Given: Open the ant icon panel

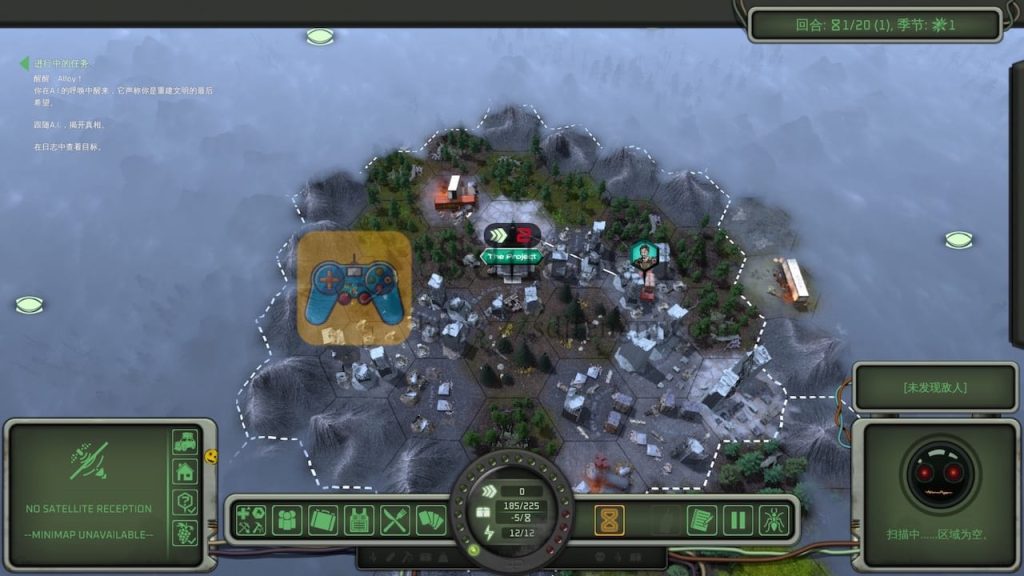Looking at the screenshot, I should [774, 520].
